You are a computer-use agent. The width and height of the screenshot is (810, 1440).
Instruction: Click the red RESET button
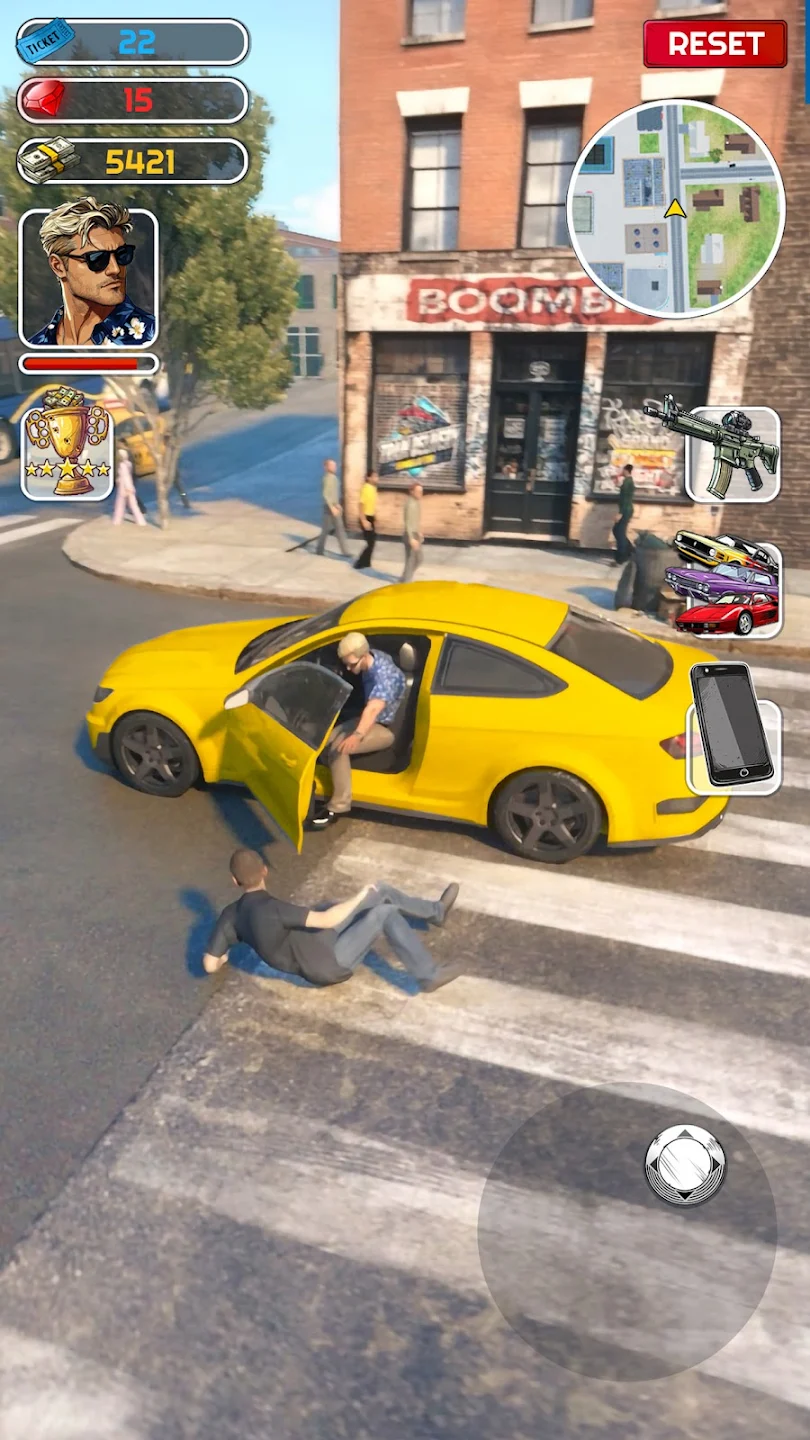tap(715, 44)
